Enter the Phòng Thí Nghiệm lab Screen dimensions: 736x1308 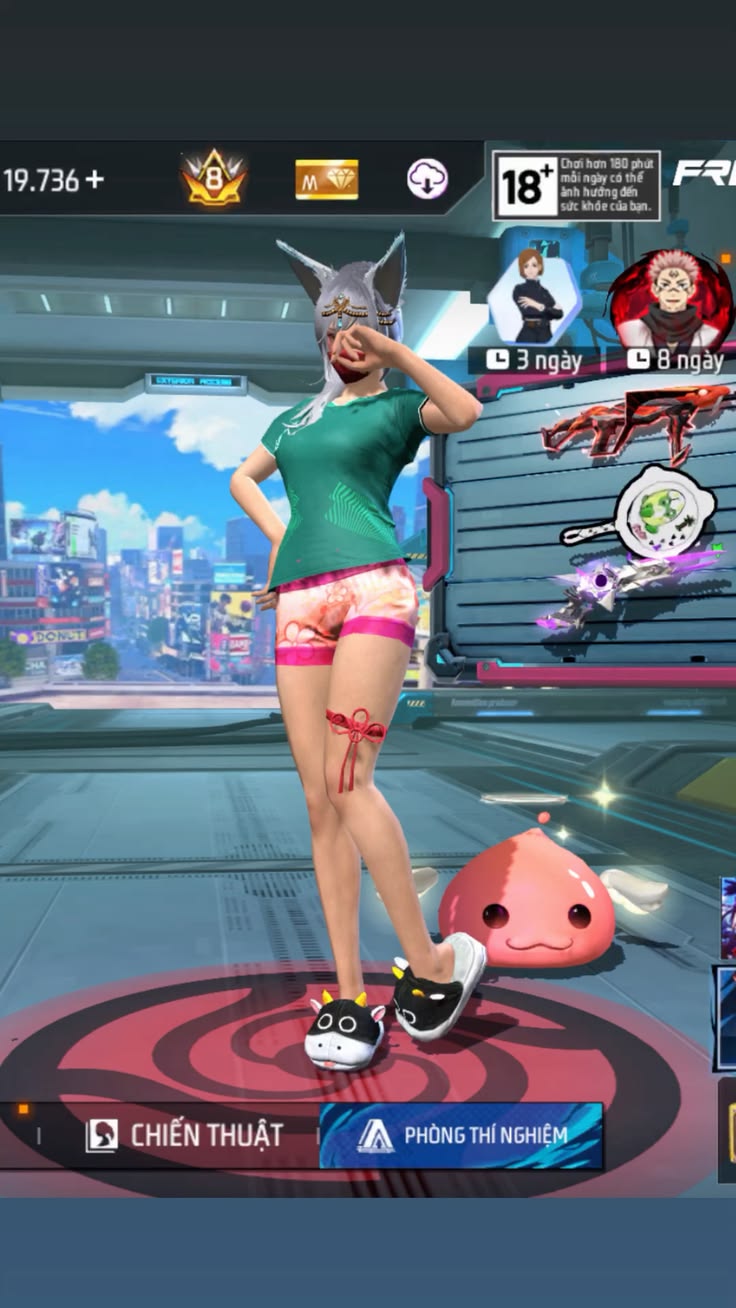[462, 1135]
